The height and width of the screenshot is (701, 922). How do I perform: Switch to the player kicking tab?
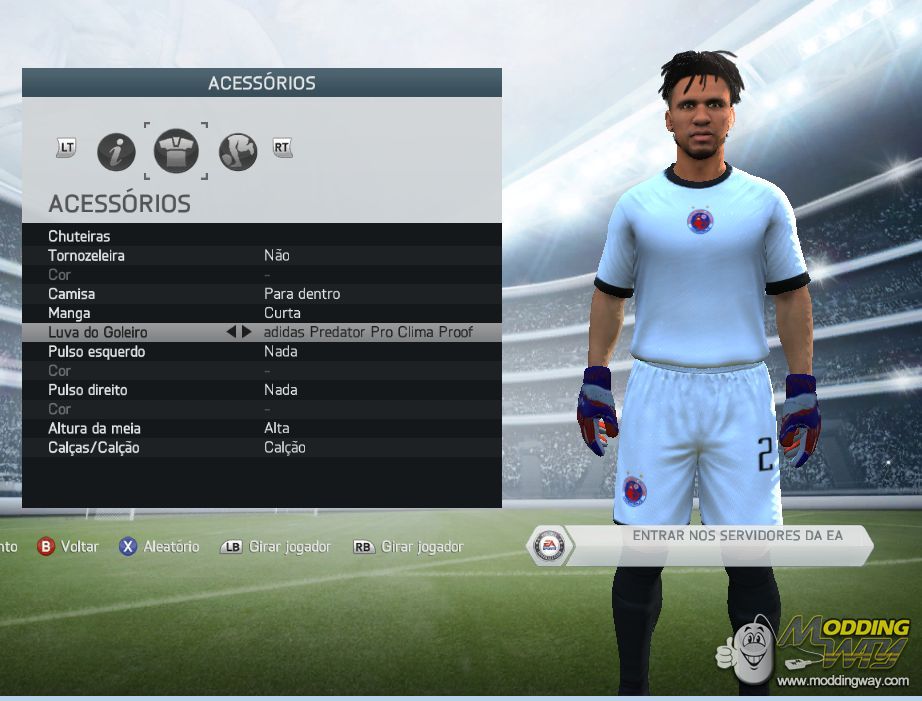pos(238,152)
